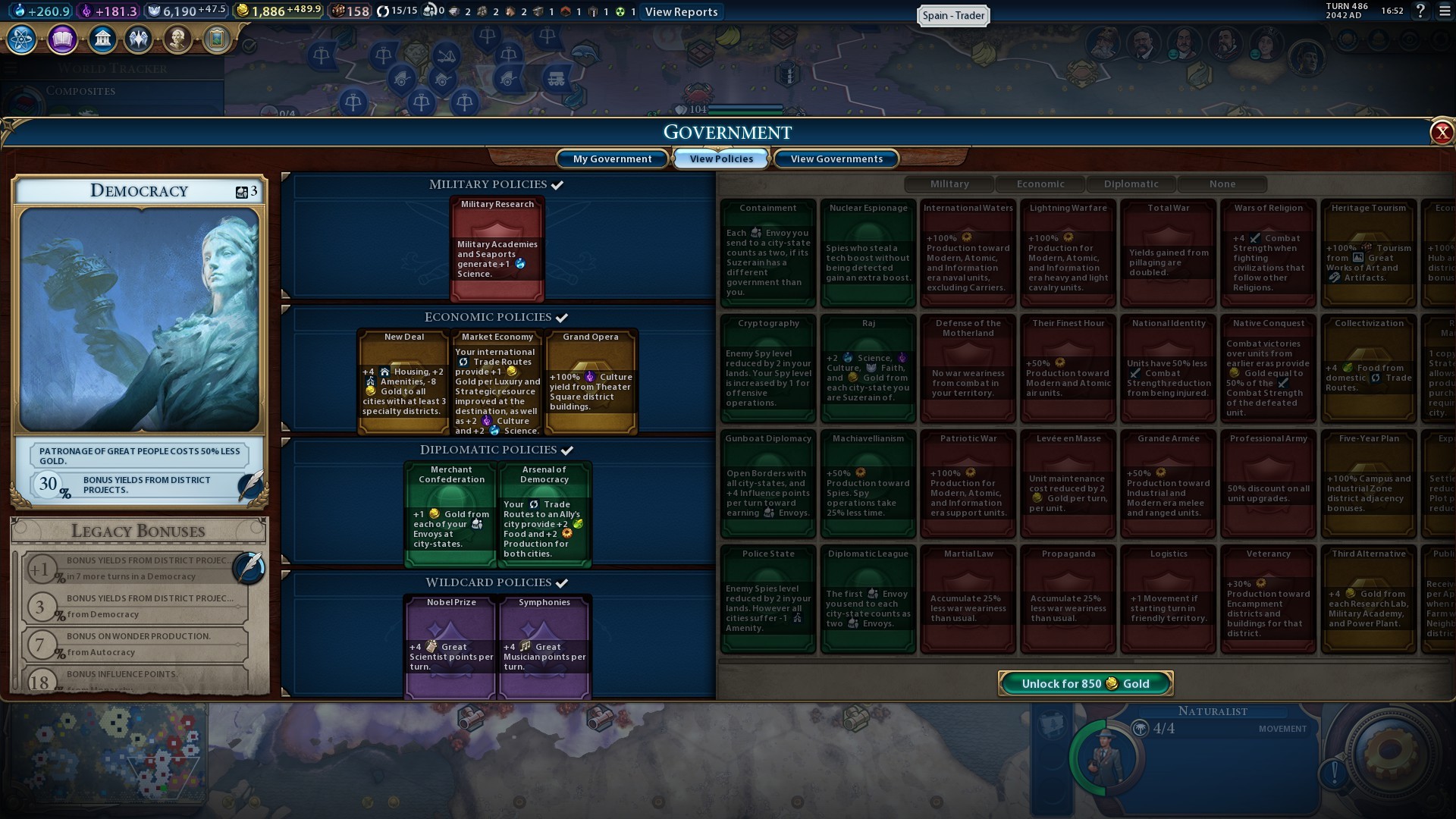Filter policies by Military
This screenshot has width=1456, height=819.
tap(949, 184)
